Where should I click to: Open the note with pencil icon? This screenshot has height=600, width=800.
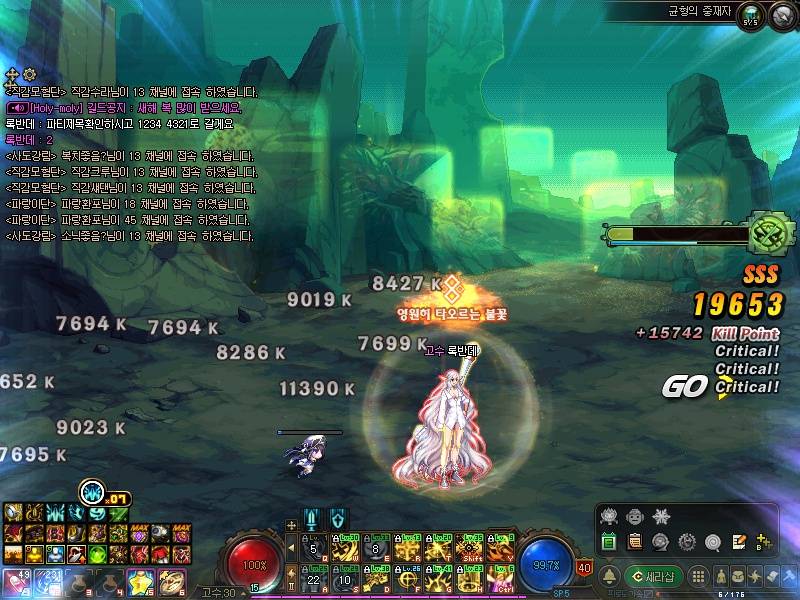point(739,541)
